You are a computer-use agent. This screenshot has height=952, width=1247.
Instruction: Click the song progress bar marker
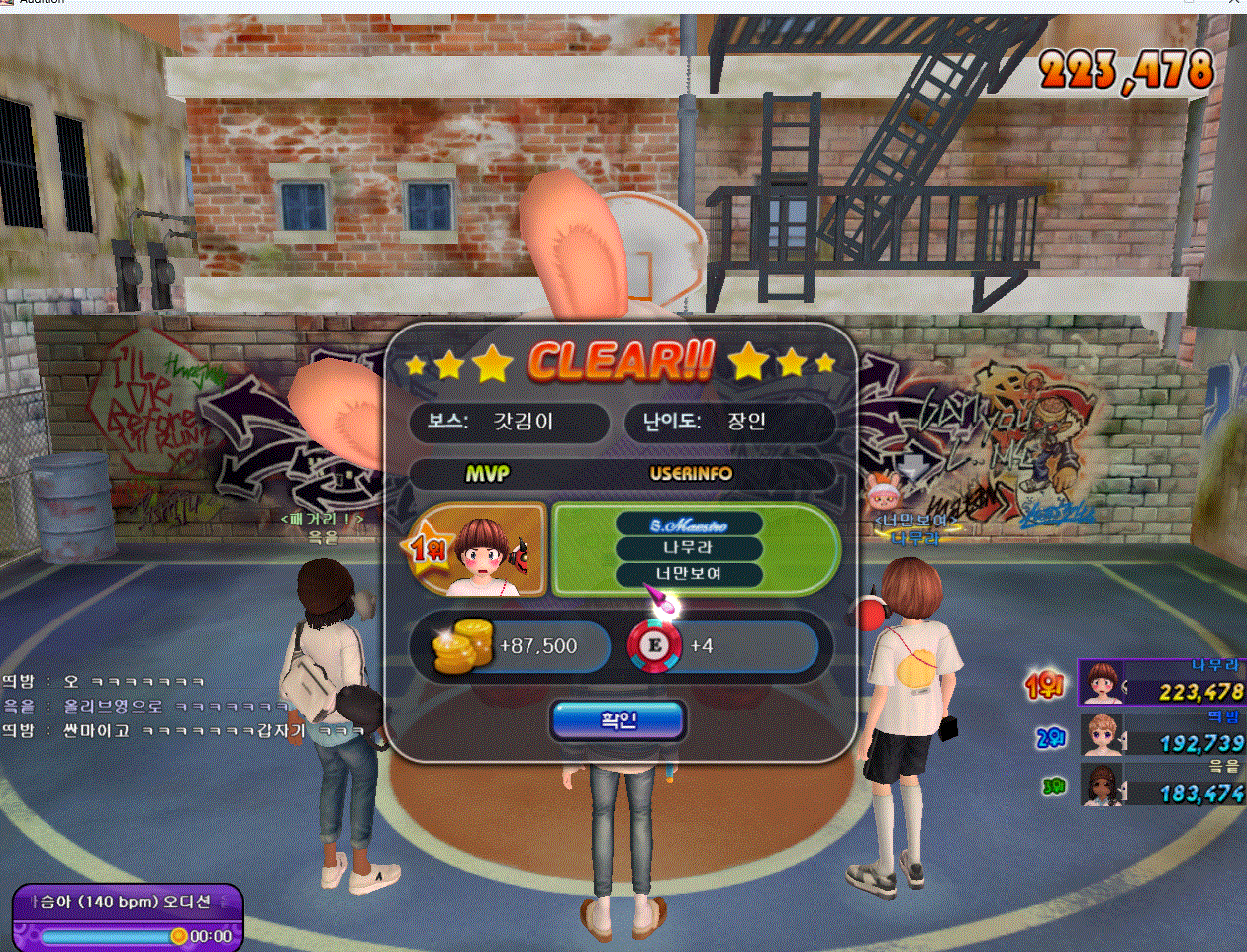coord(178,935)
